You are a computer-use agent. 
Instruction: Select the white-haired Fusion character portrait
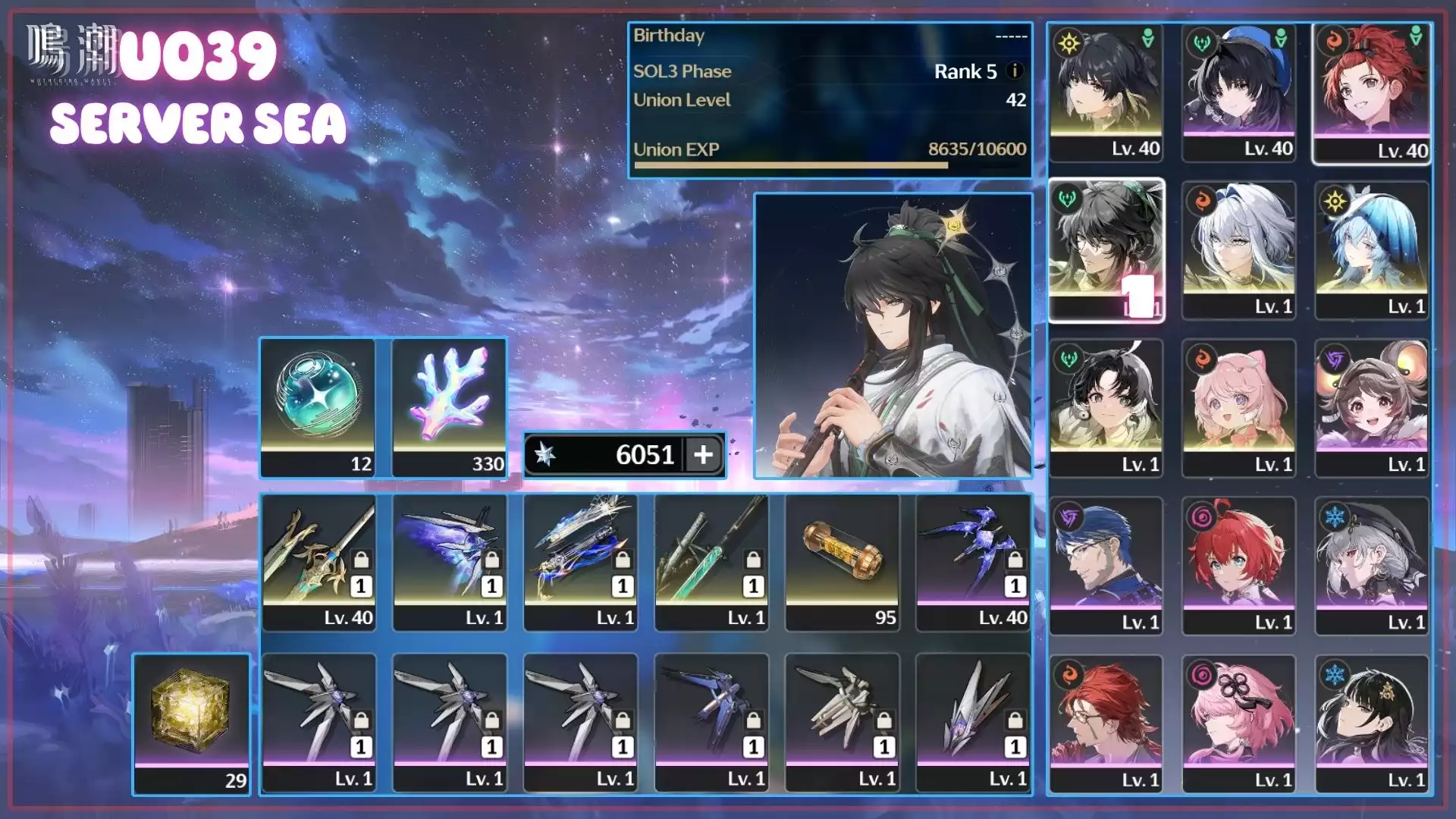(1238, 250)
